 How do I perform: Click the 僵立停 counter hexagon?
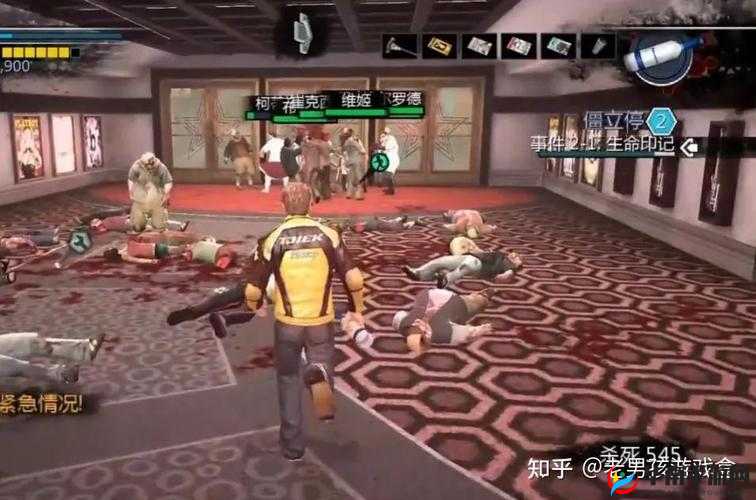coord(662,122)
